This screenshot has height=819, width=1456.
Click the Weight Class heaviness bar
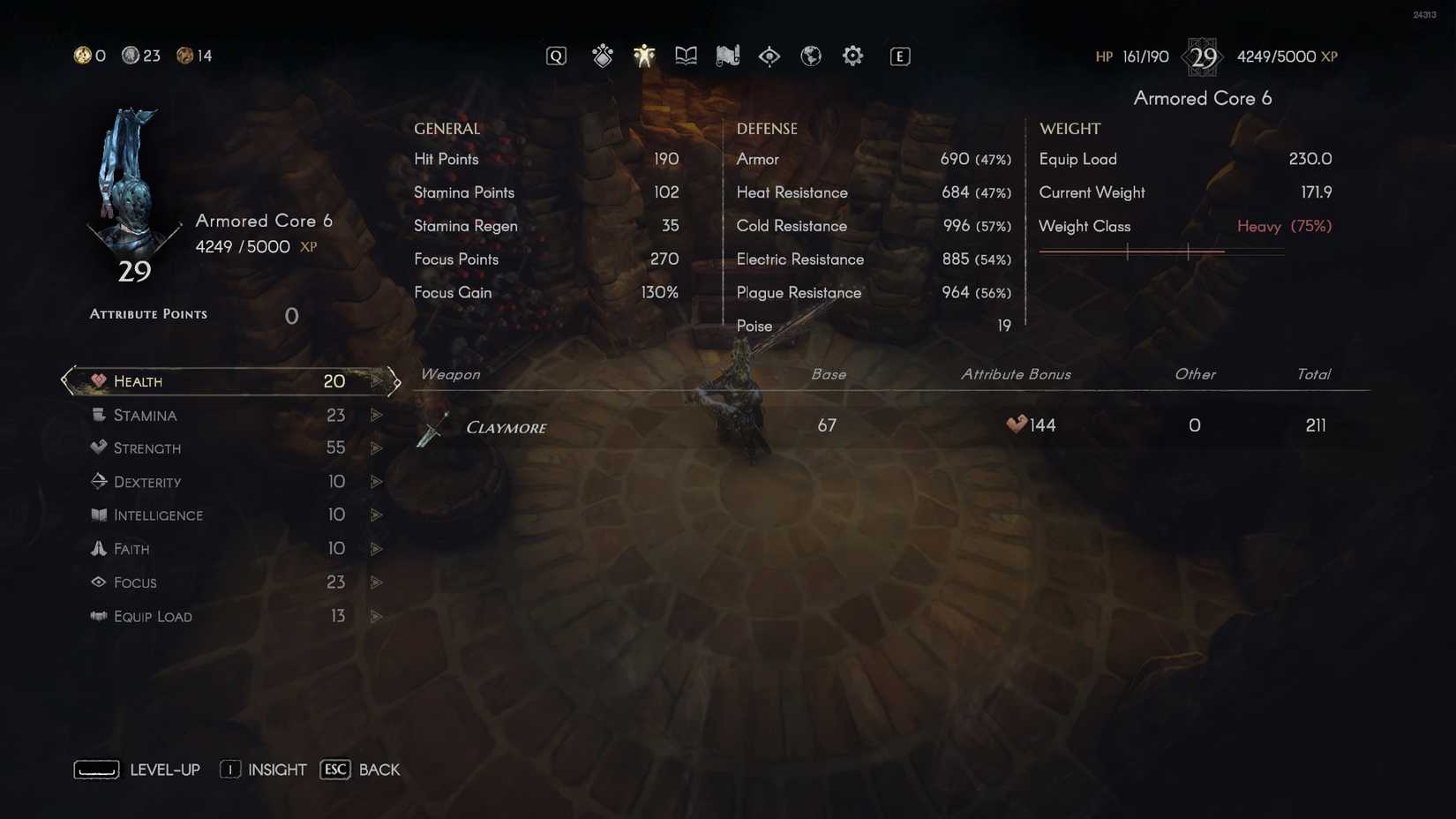point(1162,252)
